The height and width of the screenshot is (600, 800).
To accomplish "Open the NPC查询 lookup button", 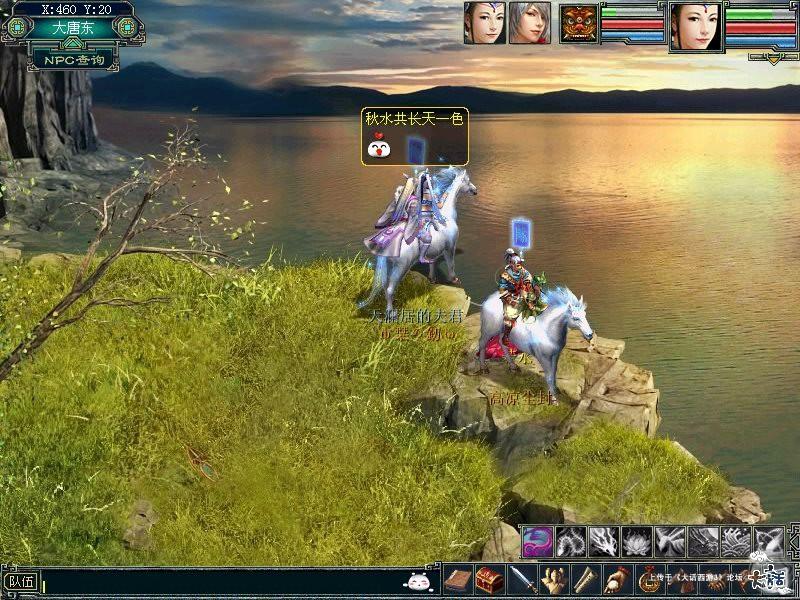I will (x=67, y=61).
